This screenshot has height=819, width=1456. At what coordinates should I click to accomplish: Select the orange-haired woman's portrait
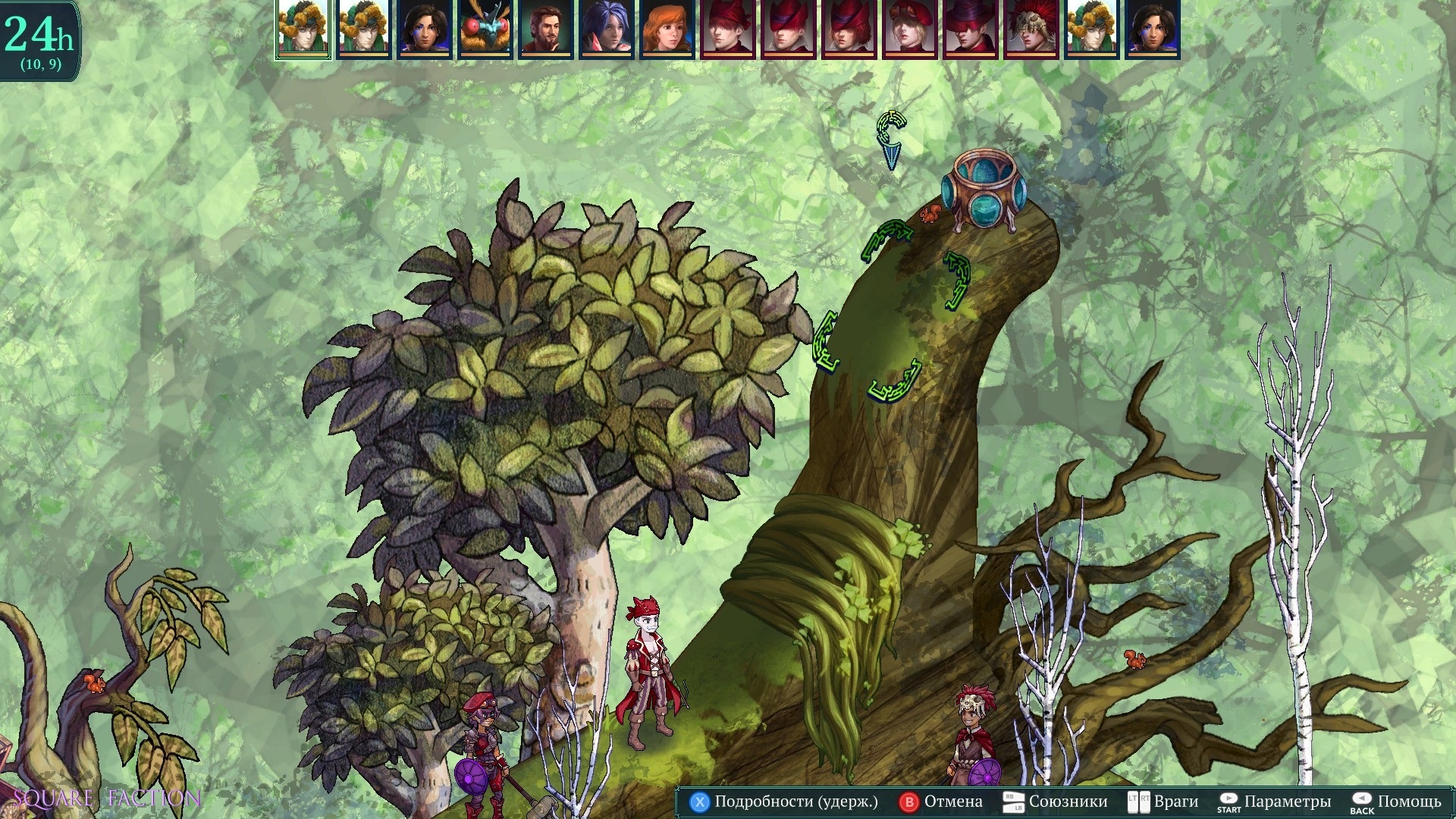tap(667, 28)
